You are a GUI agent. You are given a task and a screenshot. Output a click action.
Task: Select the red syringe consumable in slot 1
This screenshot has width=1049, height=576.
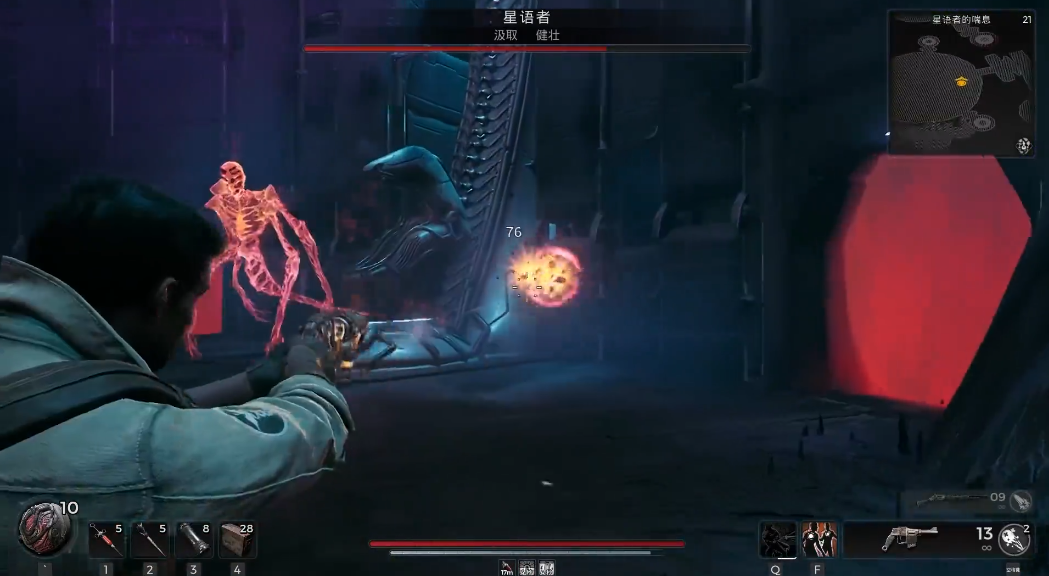point(105,540)
